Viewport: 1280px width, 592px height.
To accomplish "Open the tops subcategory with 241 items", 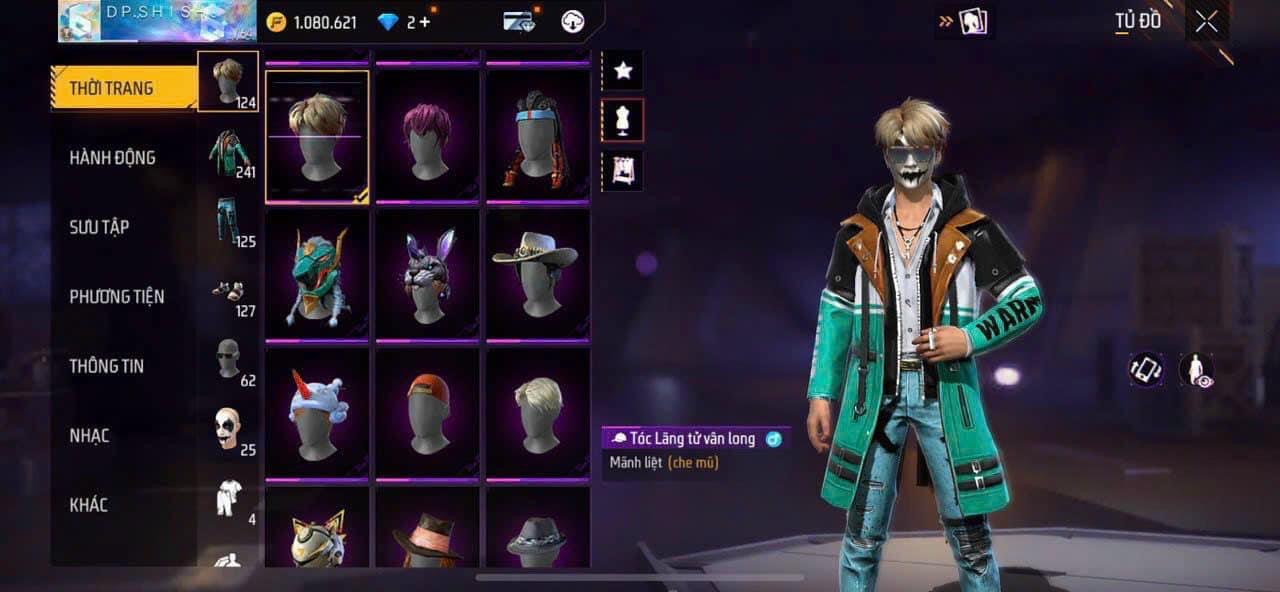I will click(x=229, y=155).
